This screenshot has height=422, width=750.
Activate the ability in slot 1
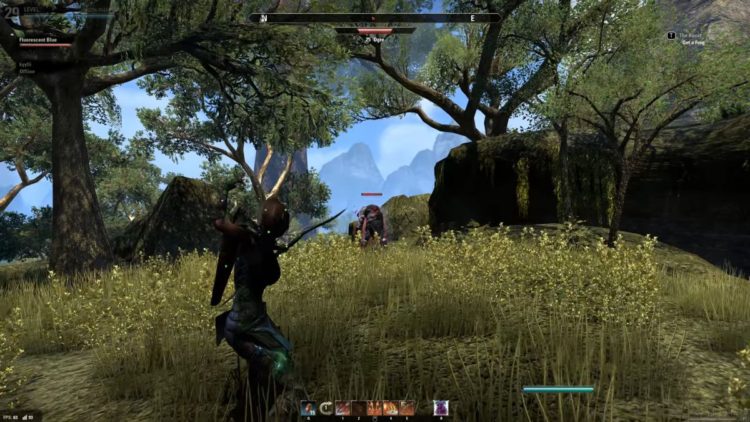[343, 407]
